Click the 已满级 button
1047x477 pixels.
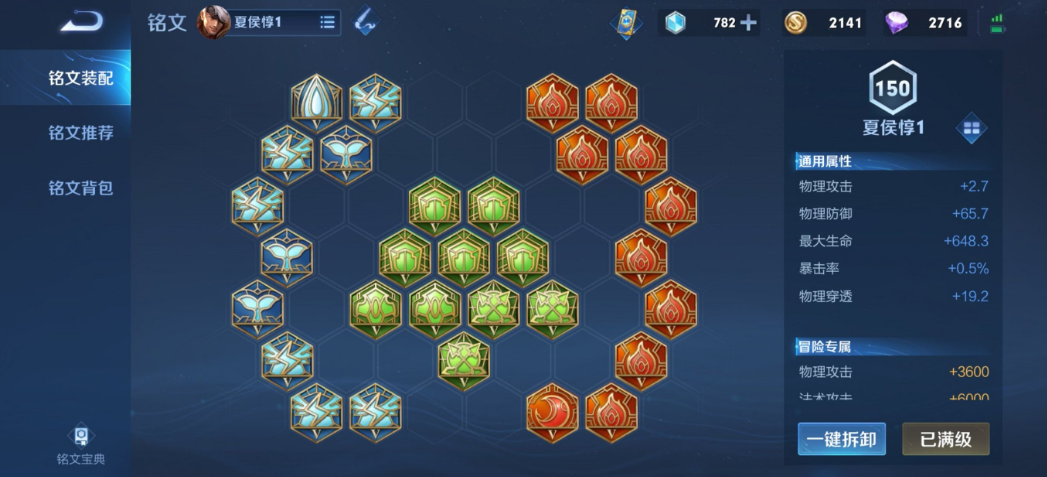(945, 438)
